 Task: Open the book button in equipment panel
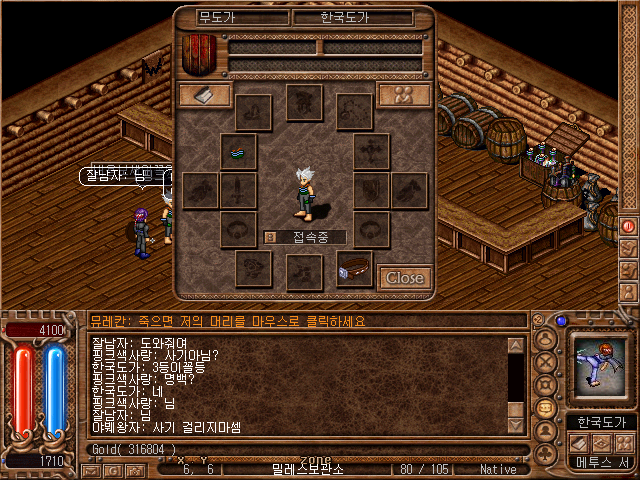coord(204,95)
